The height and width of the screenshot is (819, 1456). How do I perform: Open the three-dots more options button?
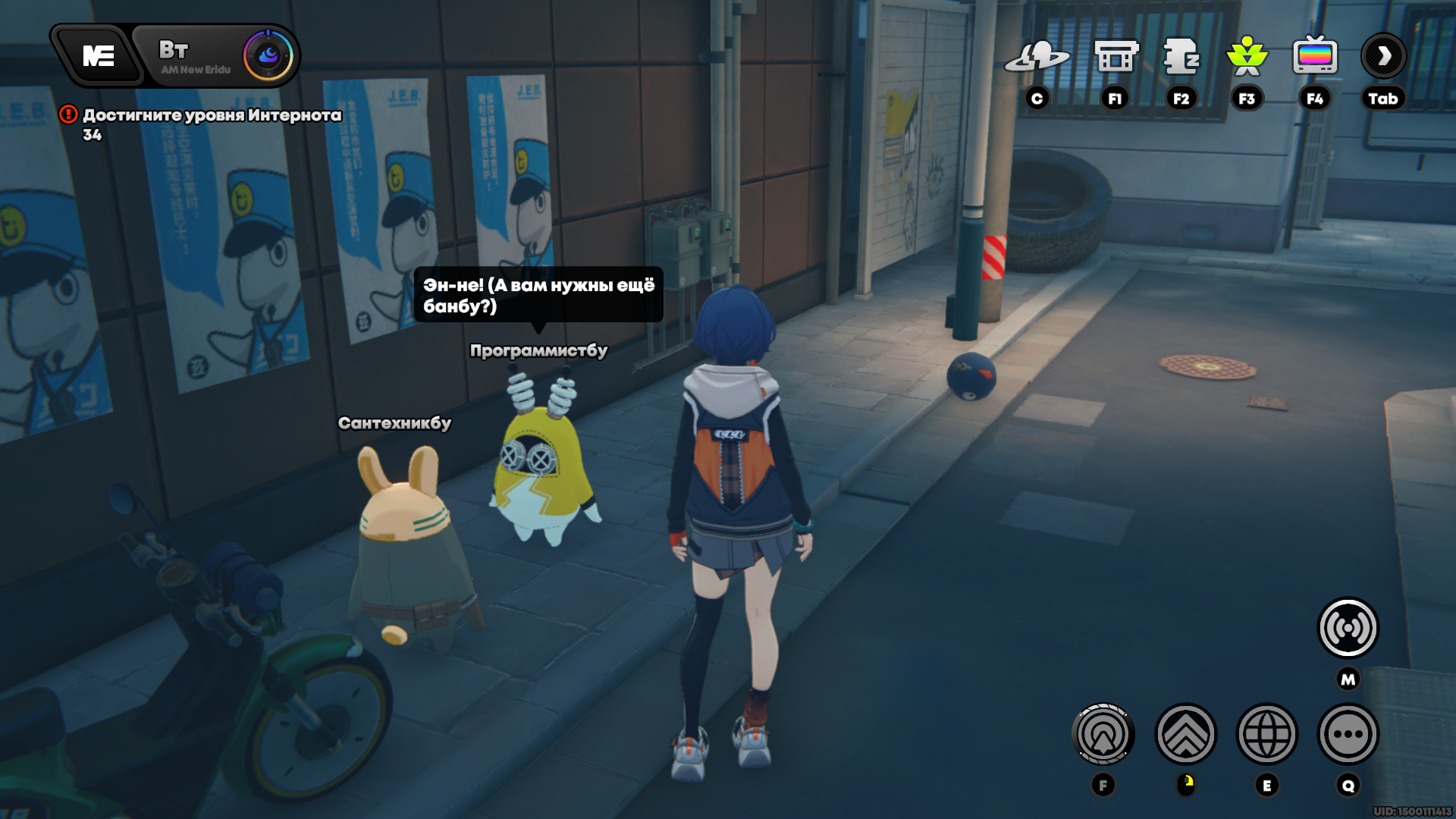click(x=1348, y=734)
